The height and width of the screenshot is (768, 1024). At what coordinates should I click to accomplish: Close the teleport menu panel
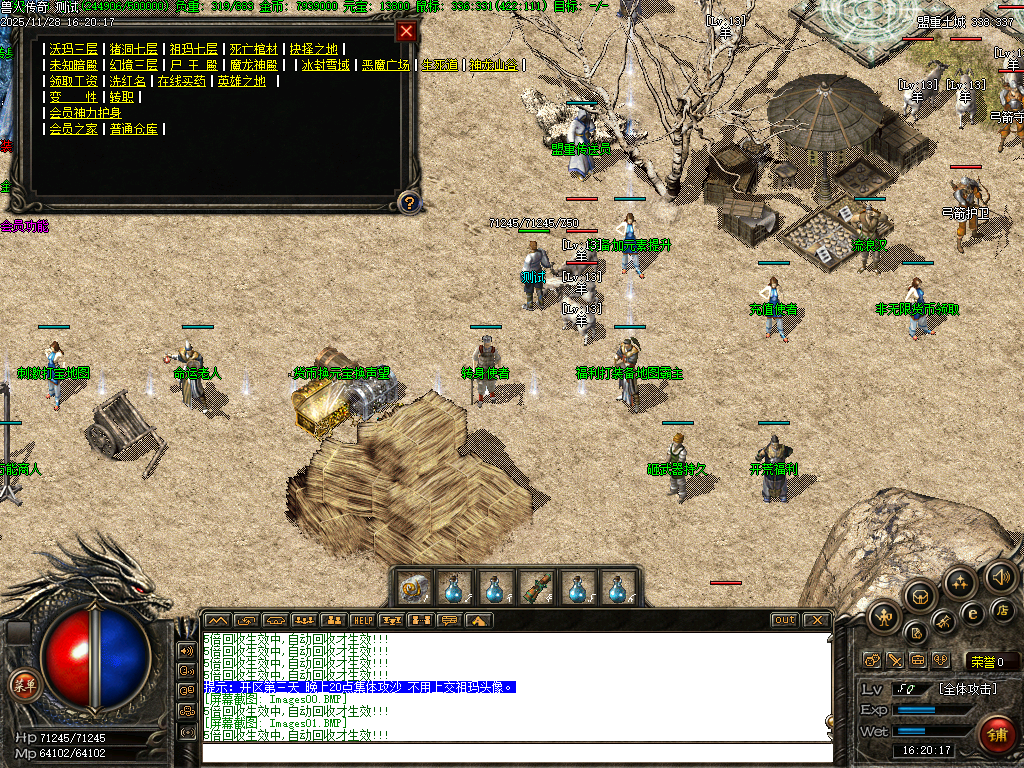click(406, 31)
